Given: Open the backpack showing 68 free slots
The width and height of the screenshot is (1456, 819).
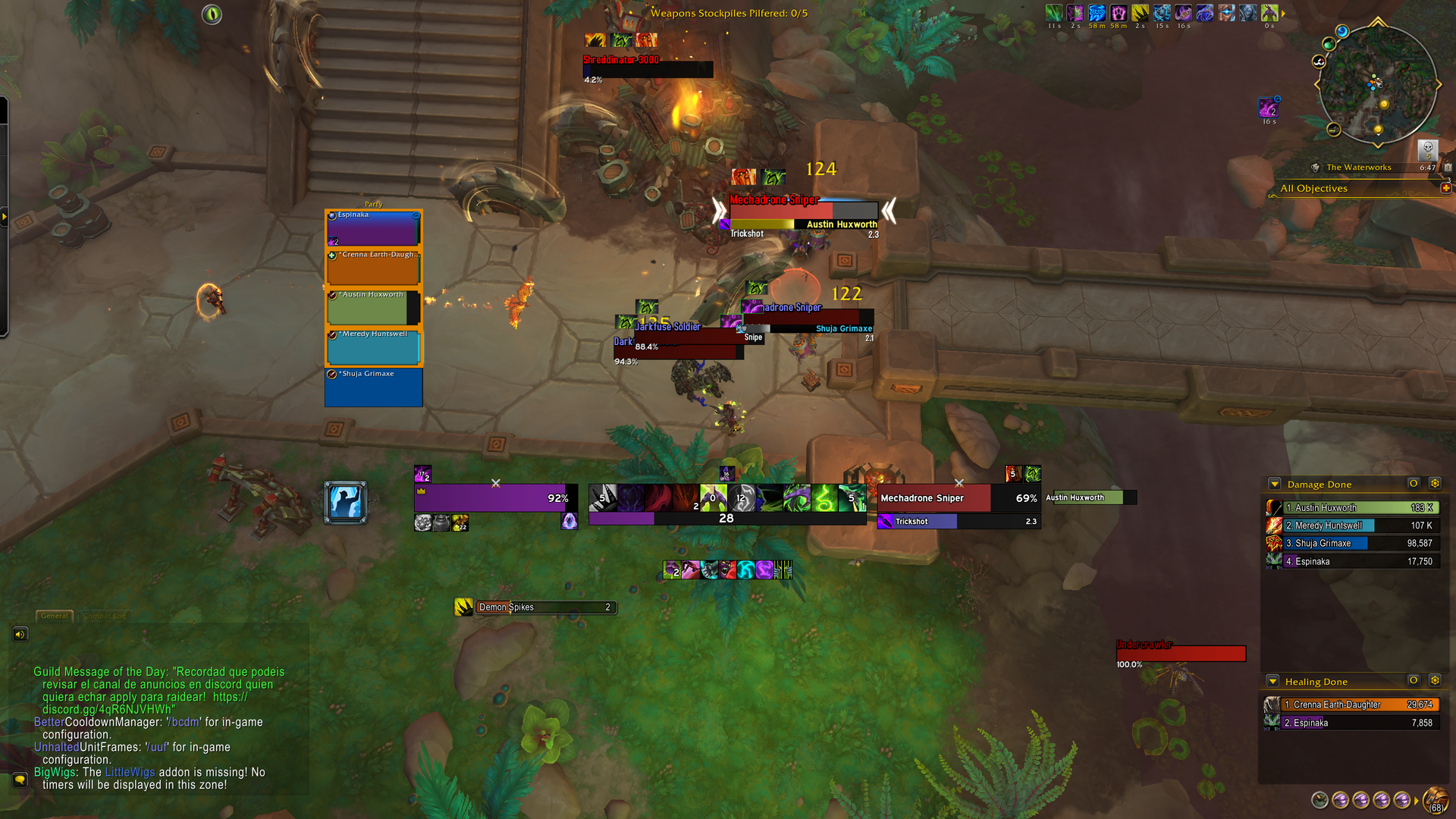Looking at the screenshot, I should pyautogui.click(x=1436, y=800).
